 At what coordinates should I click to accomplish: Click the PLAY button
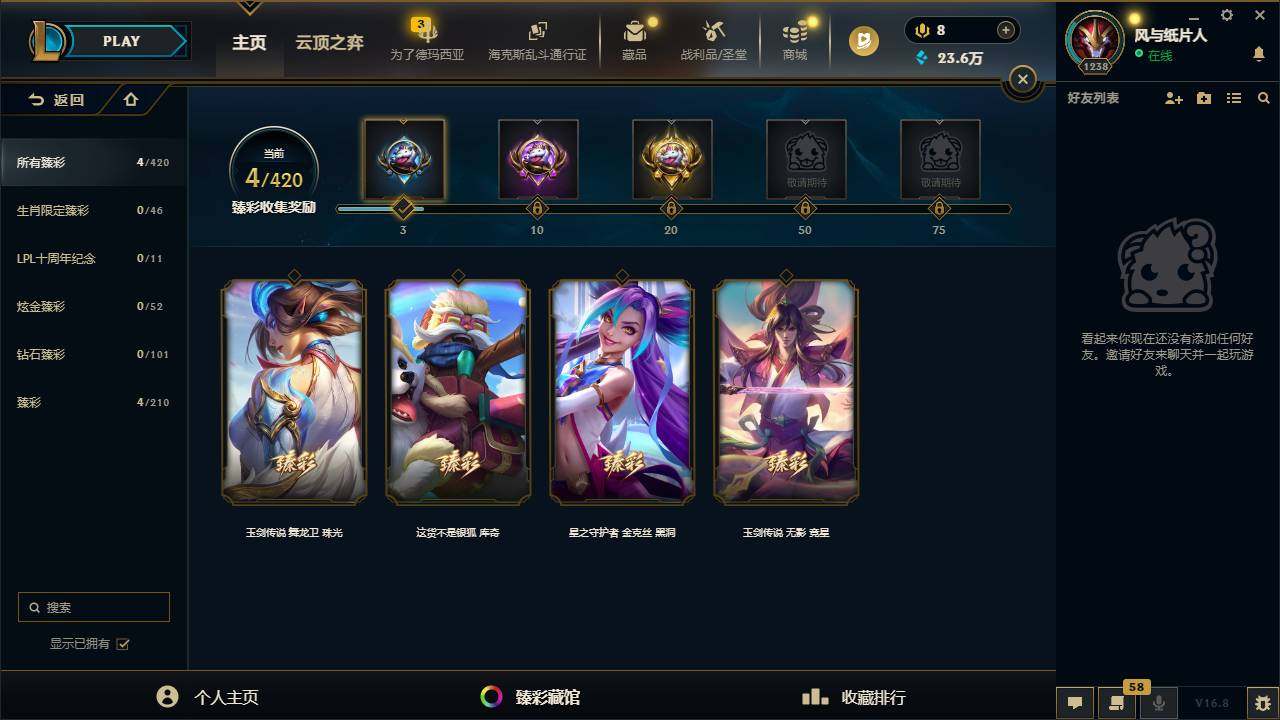[121, 41]
